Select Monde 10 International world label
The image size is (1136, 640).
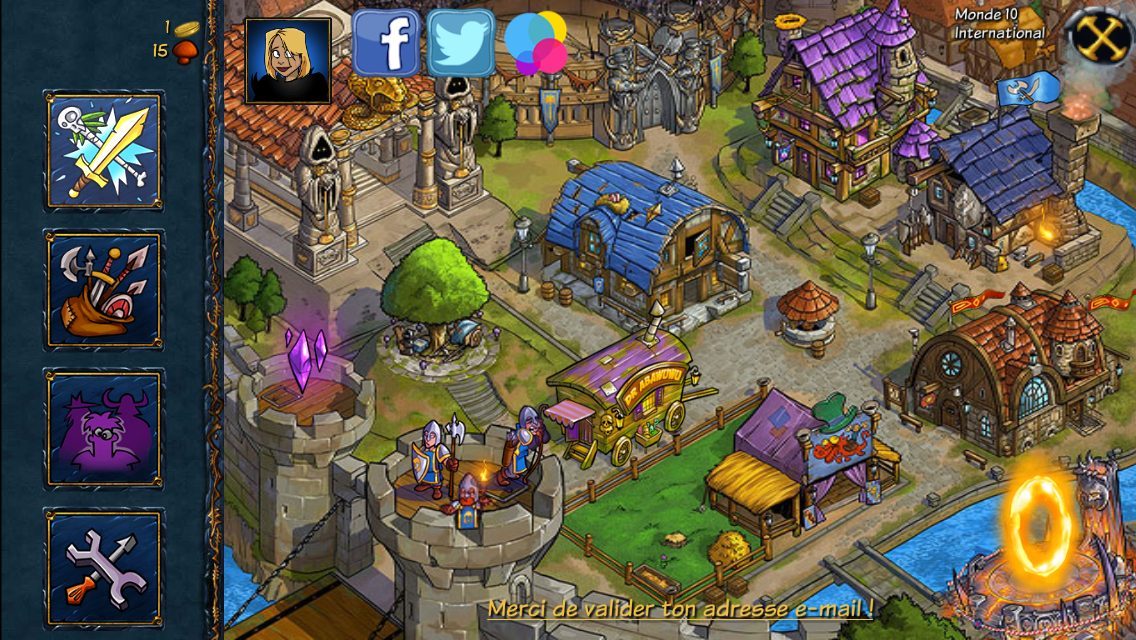click(x=999, y=24)
